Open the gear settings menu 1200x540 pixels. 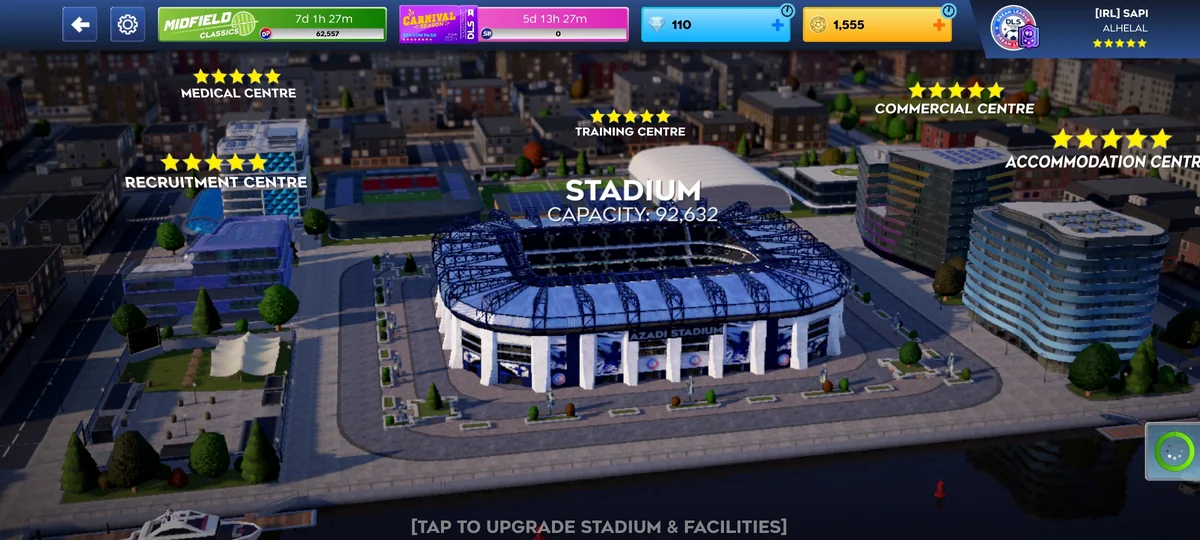click(x=127, y=24)
